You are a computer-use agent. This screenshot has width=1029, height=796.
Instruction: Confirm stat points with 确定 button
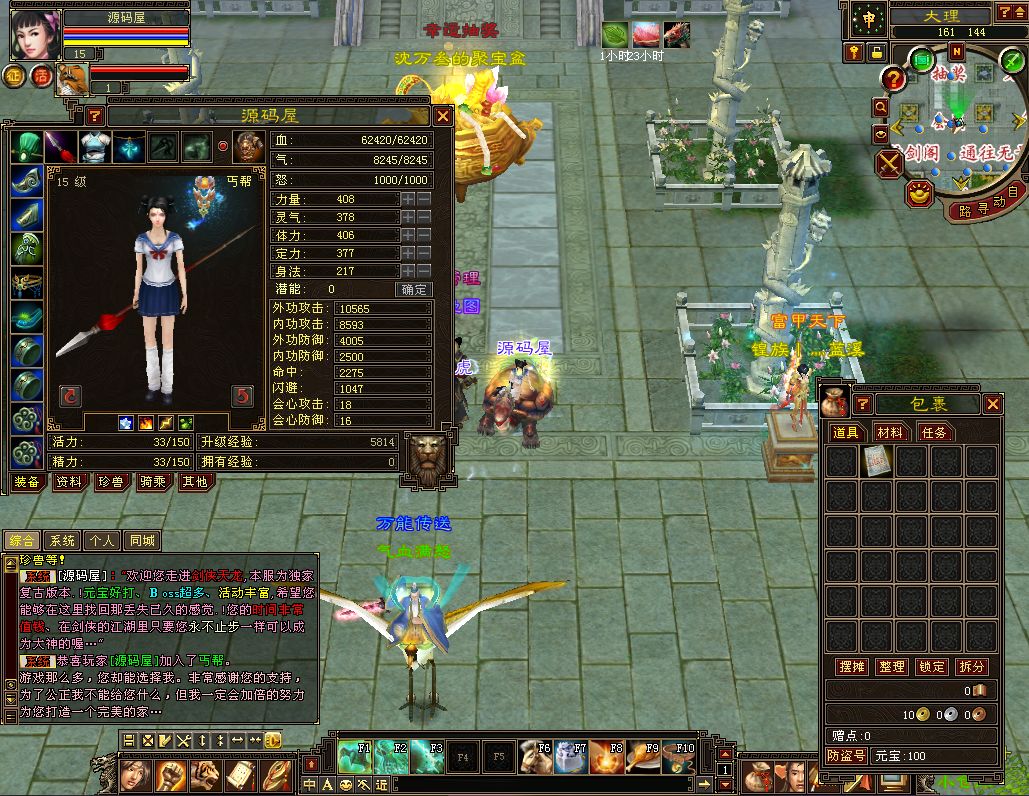[414, 289]
